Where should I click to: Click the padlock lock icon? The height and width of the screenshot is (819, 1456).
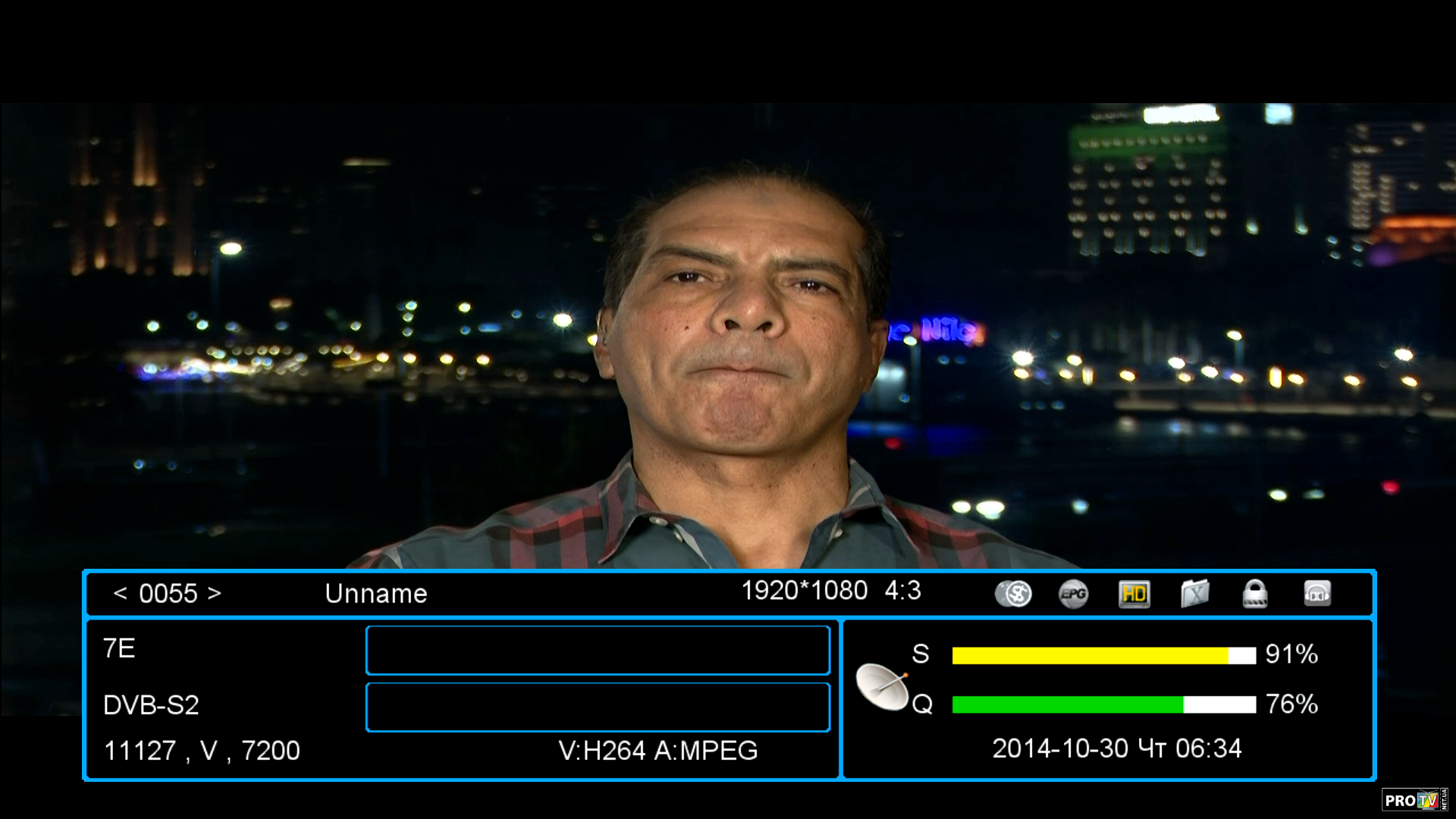coord(1255,594)
